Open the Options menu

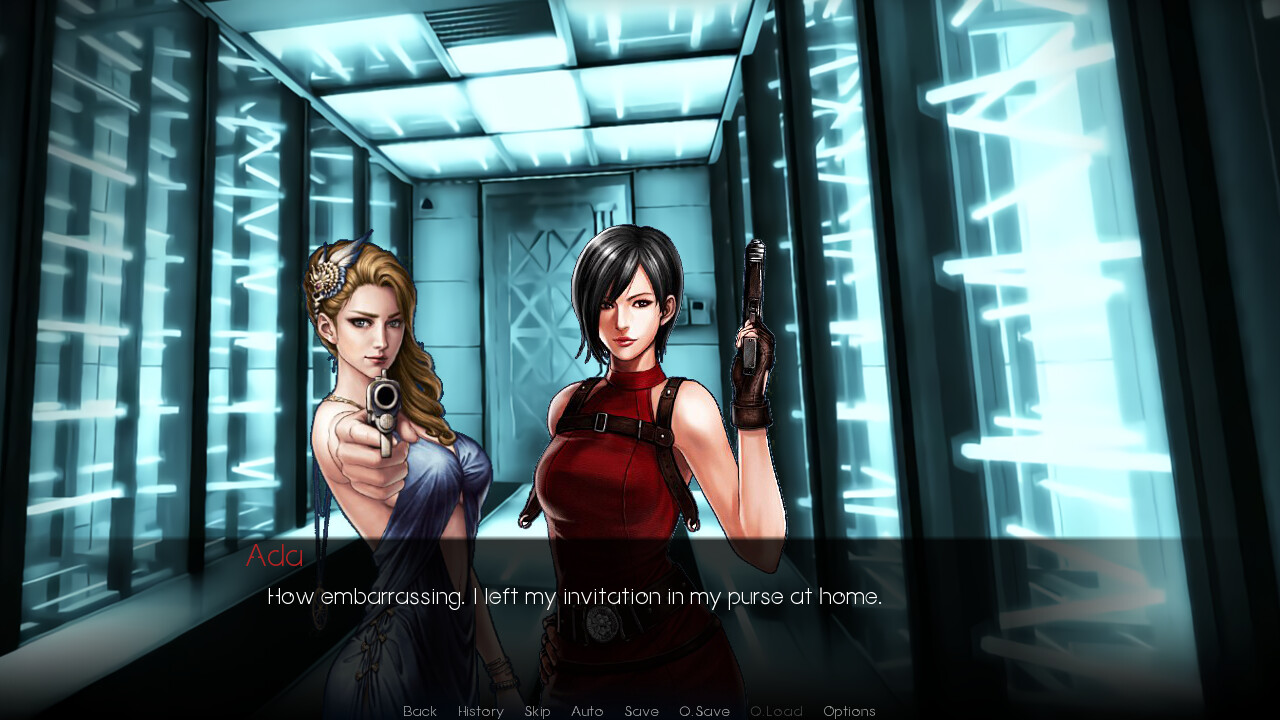click(x=849, y=711)
